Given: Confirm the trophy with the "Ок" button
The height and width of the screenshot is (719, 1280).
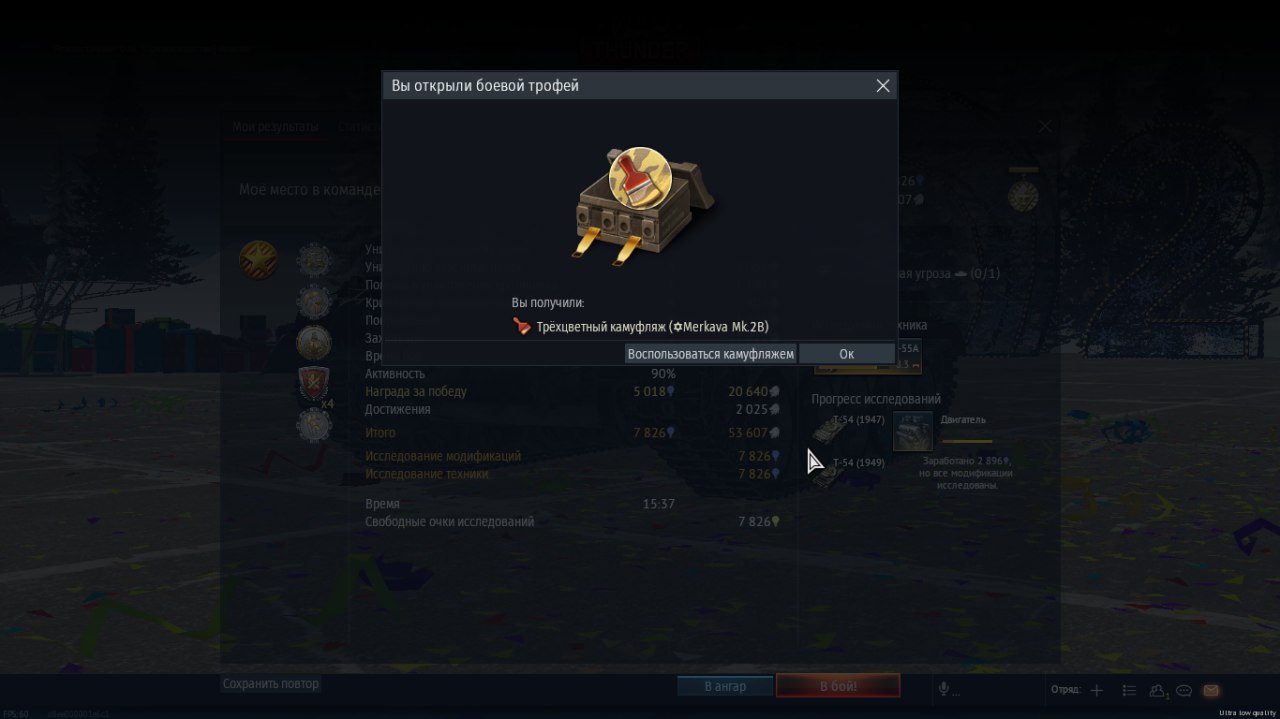Looking at the screenshot, I should [846, 354].
